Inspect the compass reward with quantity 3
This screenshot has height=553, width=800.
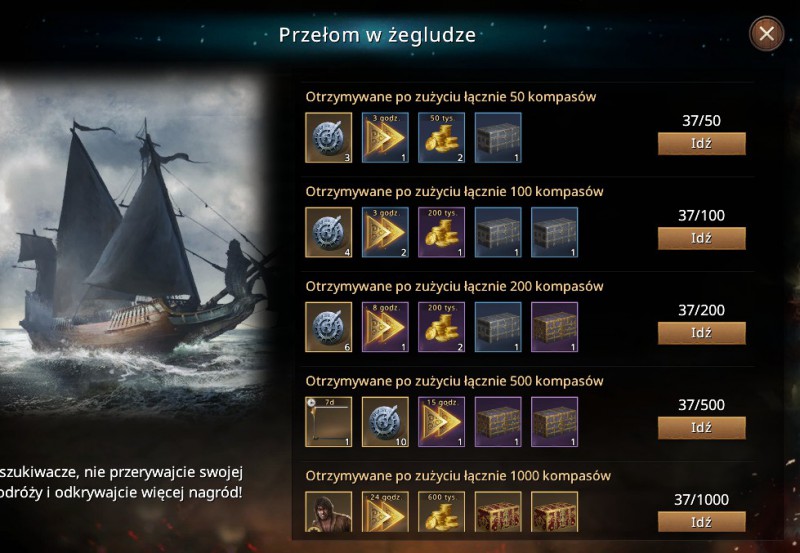point(328,137)
